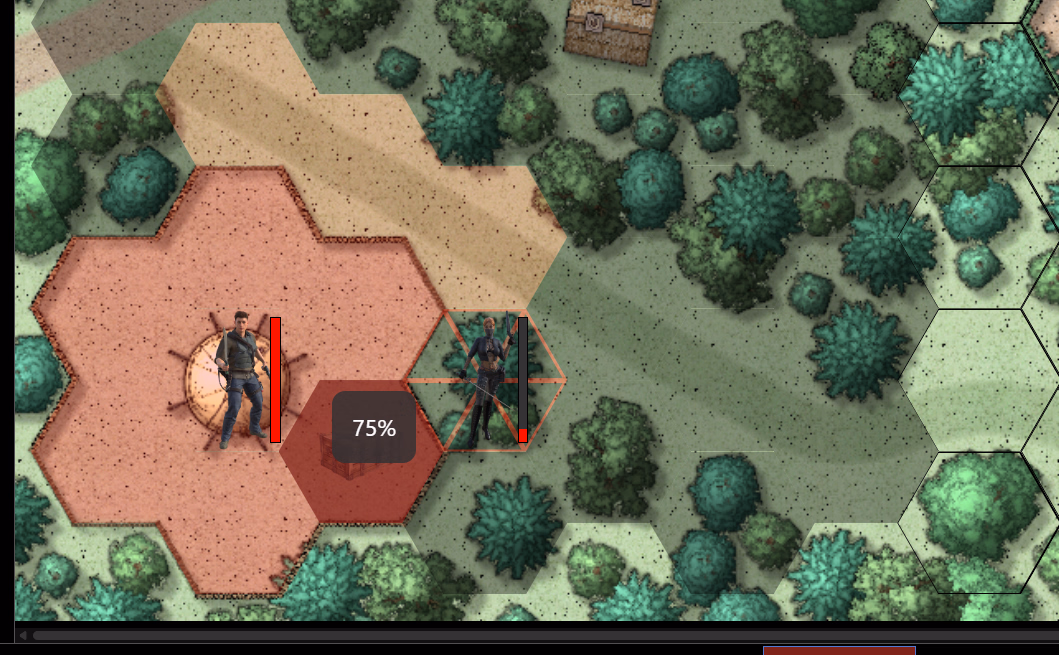Target the enemy soldier in the outlined hex
The image size is (1059, 655).
click(487, 380)
